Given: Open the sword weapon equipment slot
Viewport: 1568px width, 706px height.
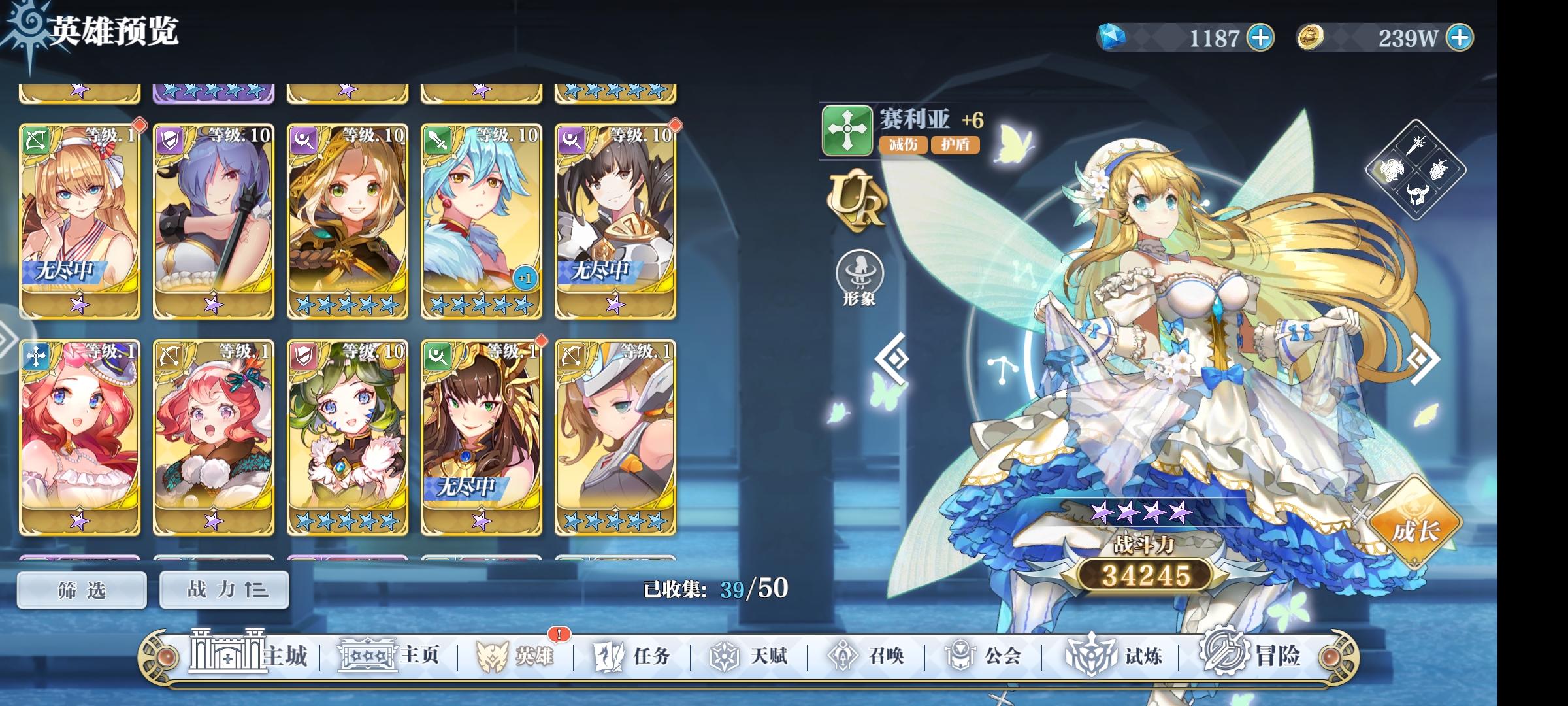Looking at the screenshot, I should coord(1416,146).
